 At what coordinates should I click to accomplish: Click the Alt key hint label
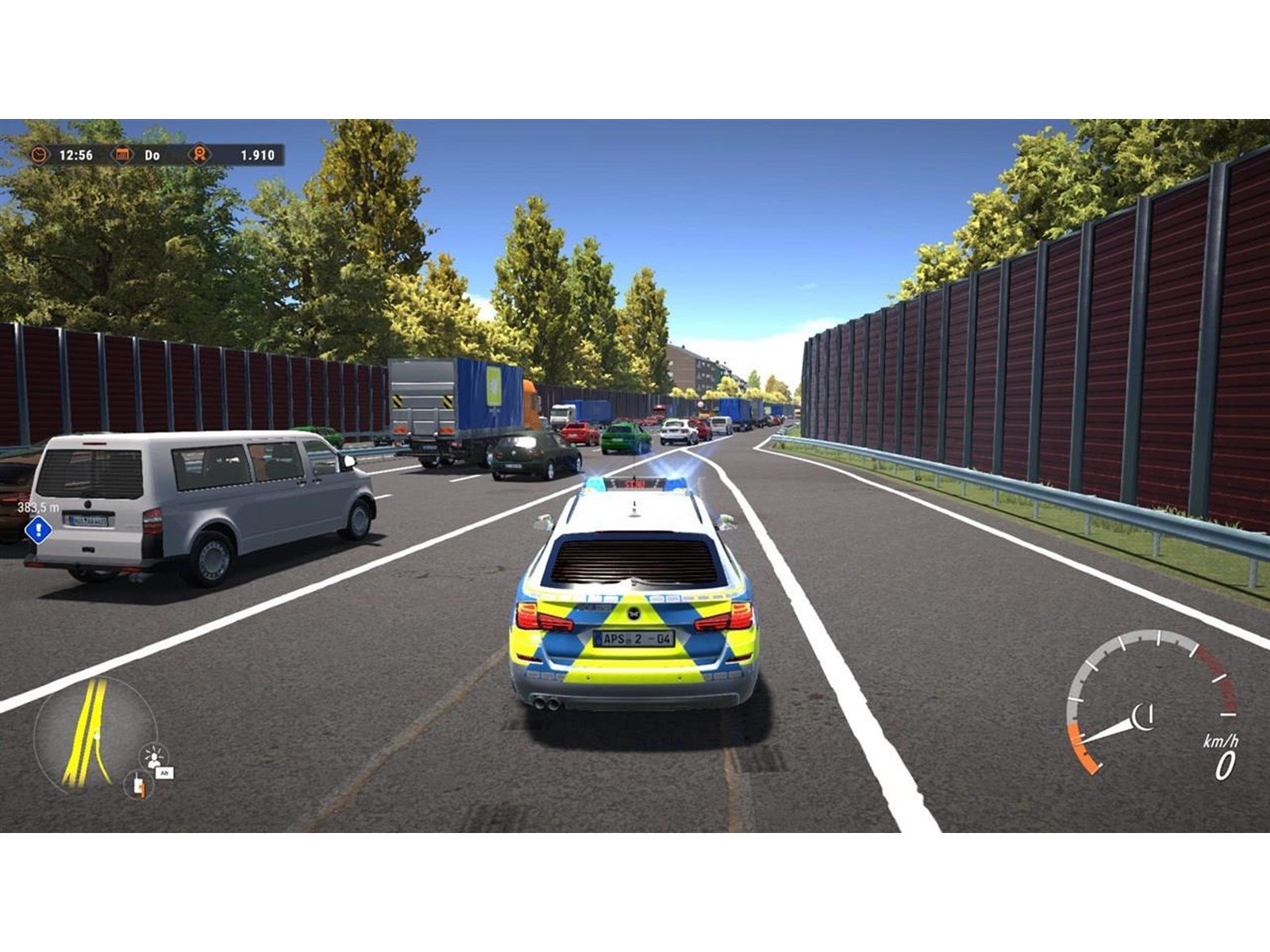coord(164,773)
